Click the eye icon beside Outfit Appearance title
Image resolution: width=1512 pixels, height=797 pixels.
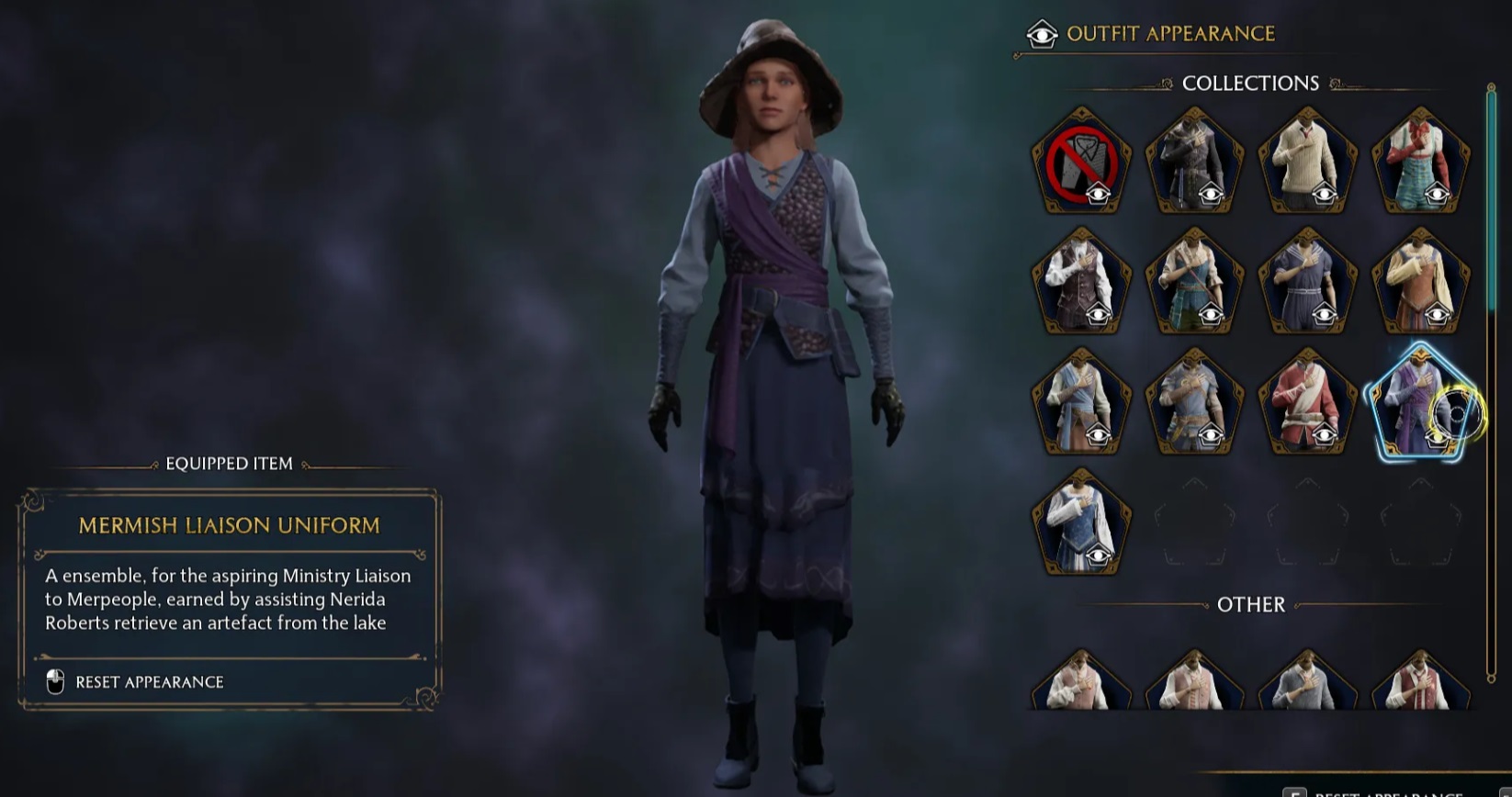tap(1041, 33)
